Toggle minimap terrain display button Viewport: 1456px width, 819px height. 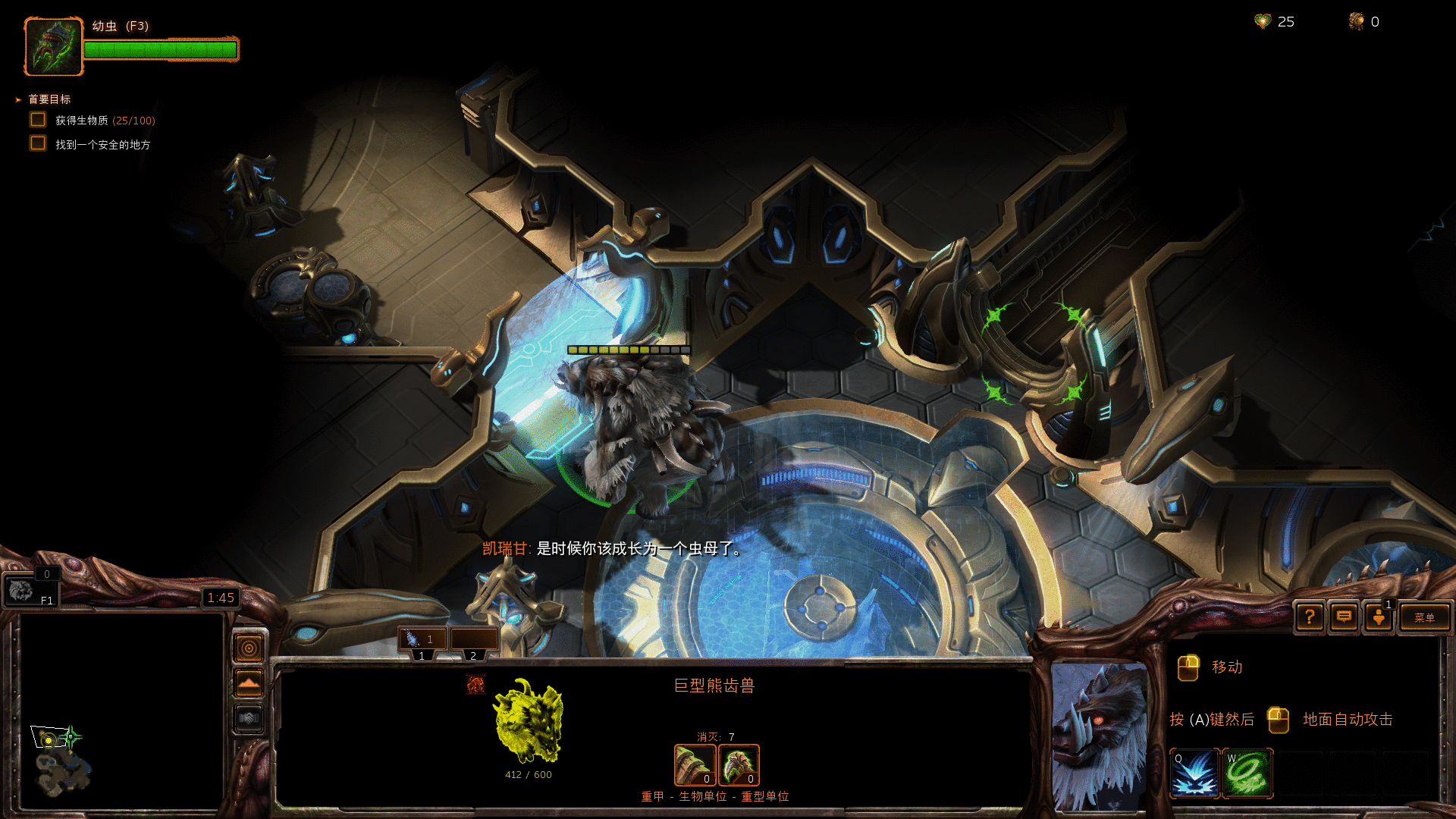click(x=249, y=683)
